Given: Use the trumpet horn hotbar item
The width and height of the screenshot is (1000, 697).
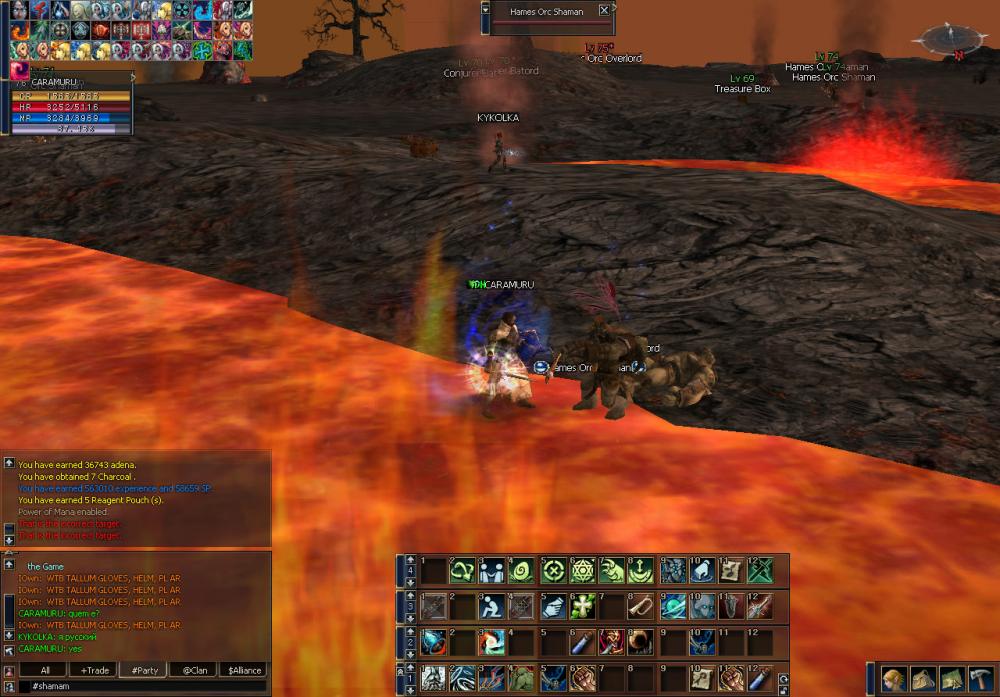Looking at the screenshot, I should pos(642,606).
